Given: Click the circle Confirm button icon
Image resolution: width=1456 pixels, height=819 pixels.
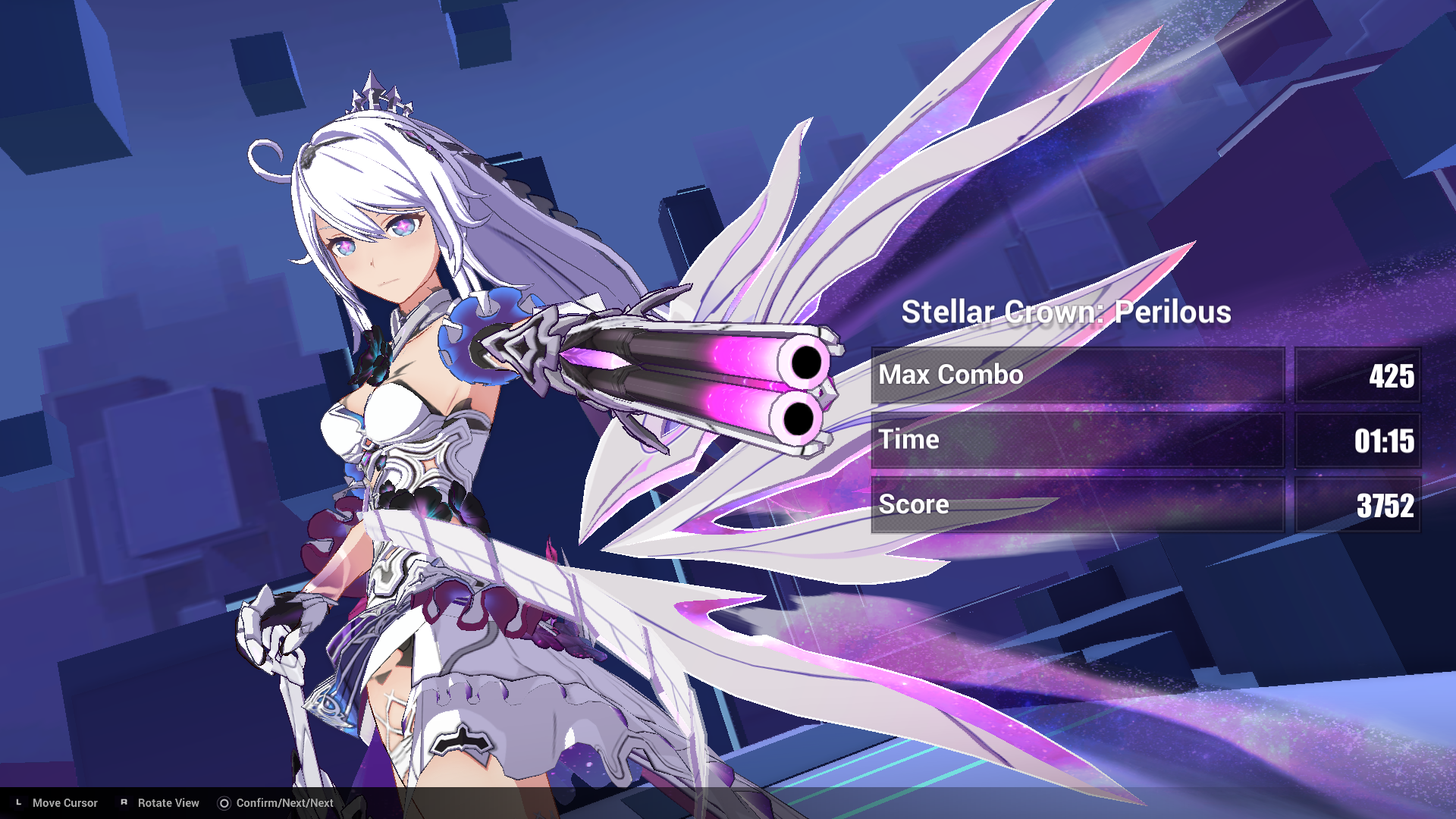Looking at the screenshot, I should pos(224,802).
